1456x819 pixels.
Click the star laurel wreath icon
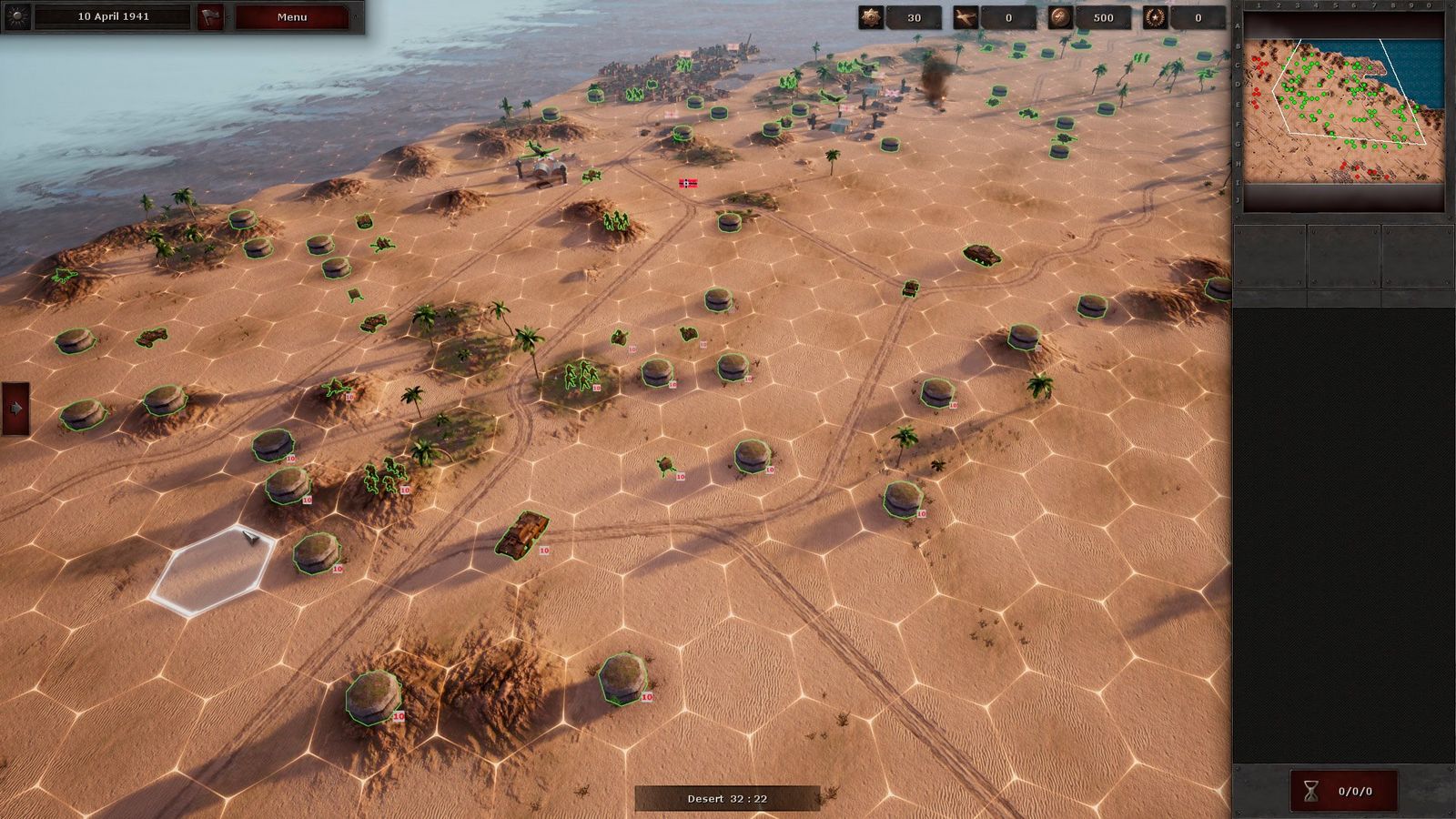point(1155,17)
